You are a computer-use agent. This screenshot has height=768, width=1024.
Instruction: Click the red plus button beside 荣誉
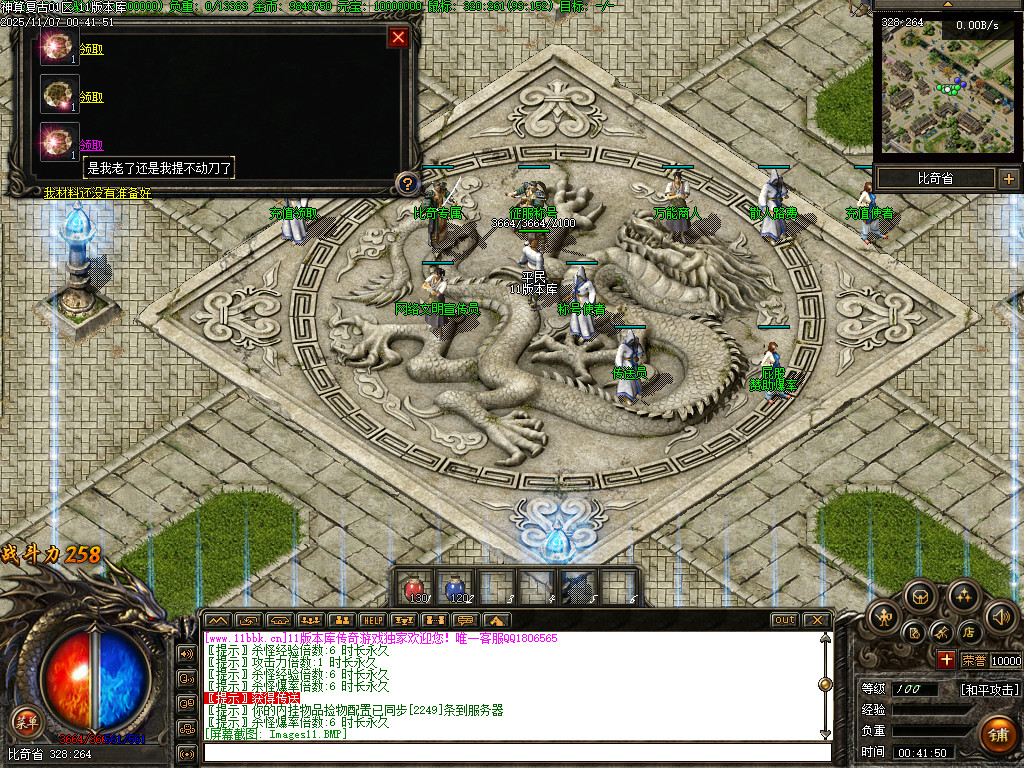click(x=946, y=659)
